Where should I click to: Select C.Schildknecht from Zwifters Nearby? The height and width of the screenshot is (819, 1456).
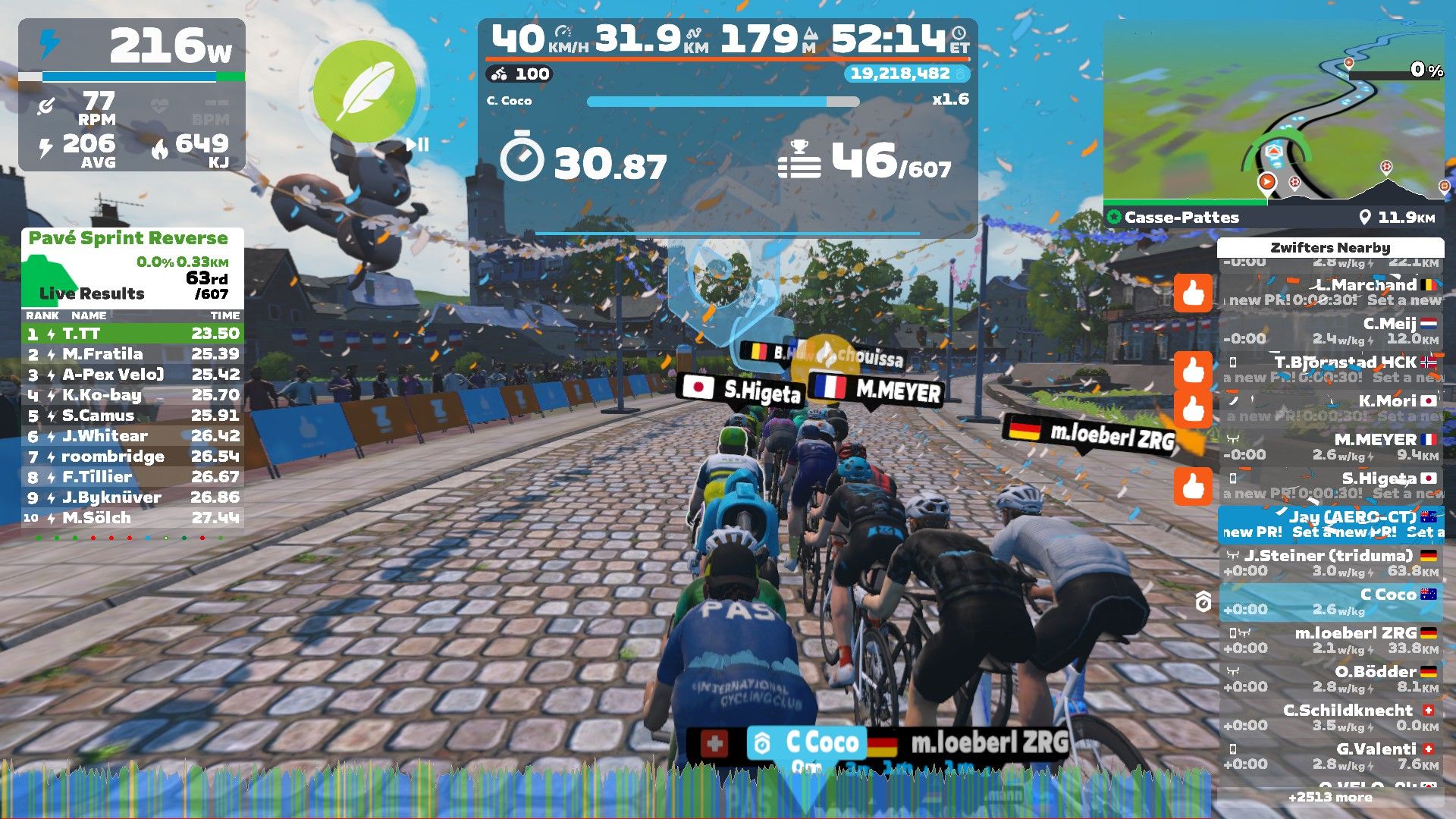pyautogui.click(x=1331, y=717)
